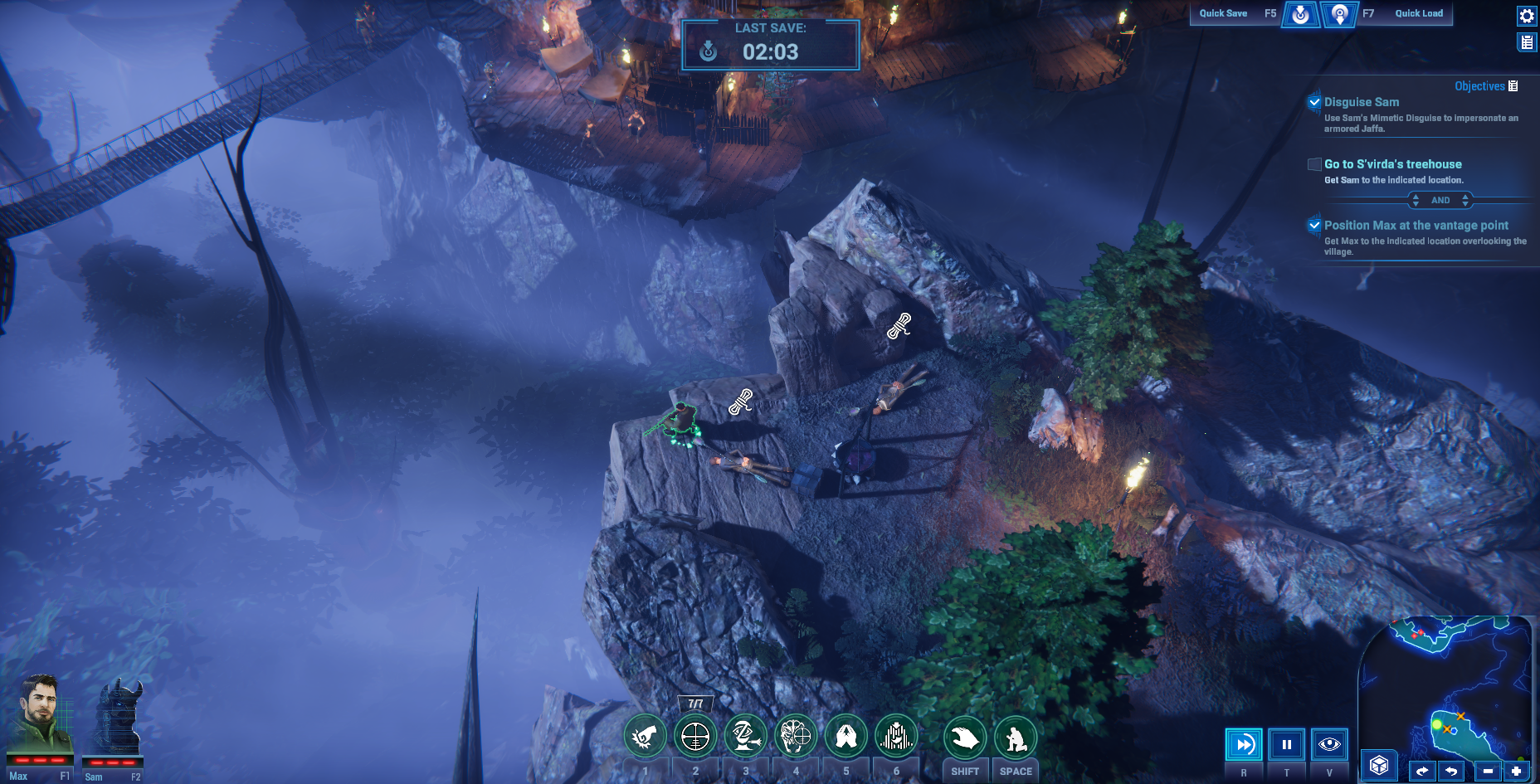Open the settings gear menu
Image resolution: width=1540 pixels, height=784 pixels.
pos(1527,16)
